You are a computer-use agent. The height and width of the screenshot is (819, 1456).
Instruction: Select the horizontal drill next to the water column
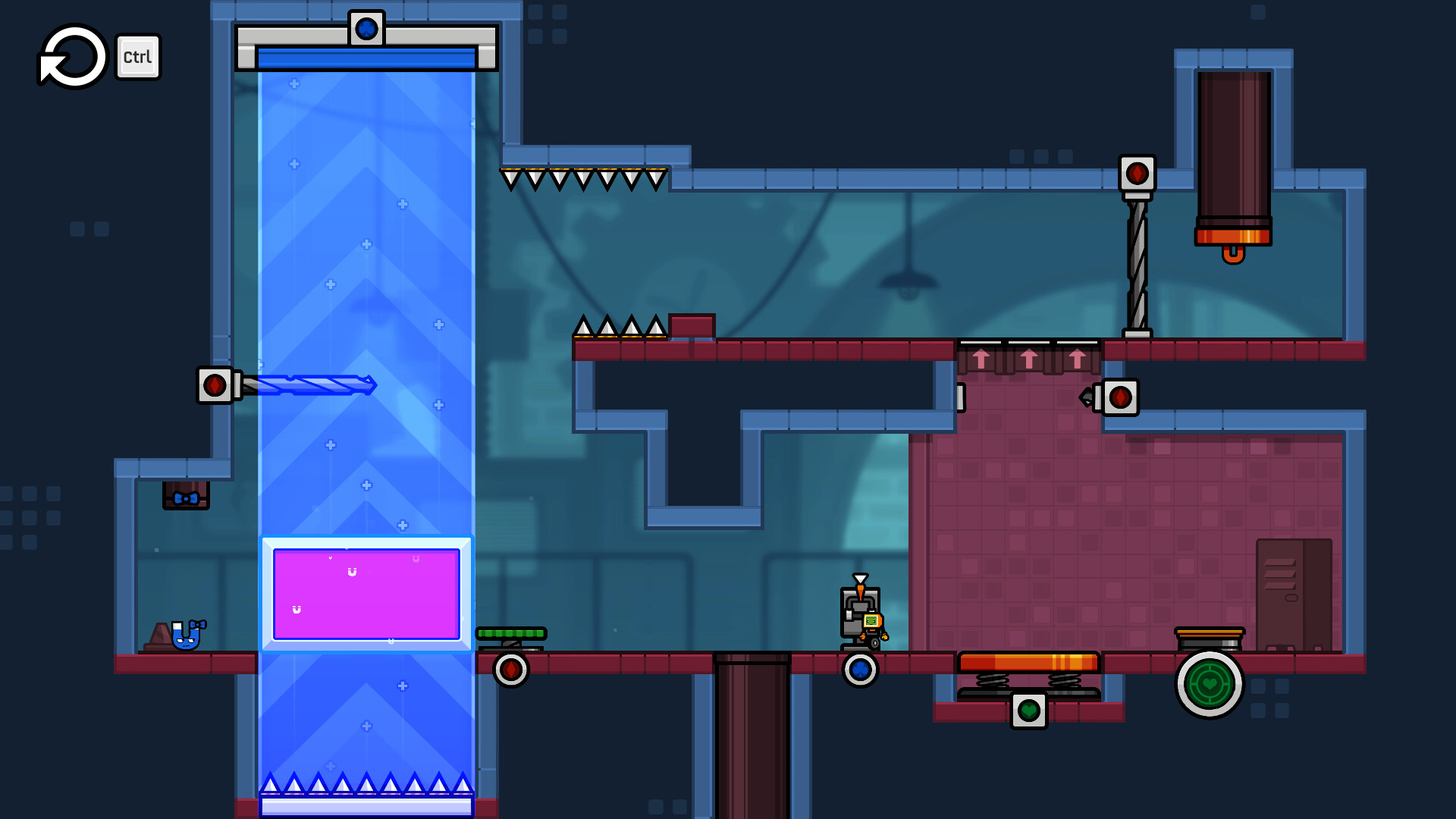(x=311, y=387)
